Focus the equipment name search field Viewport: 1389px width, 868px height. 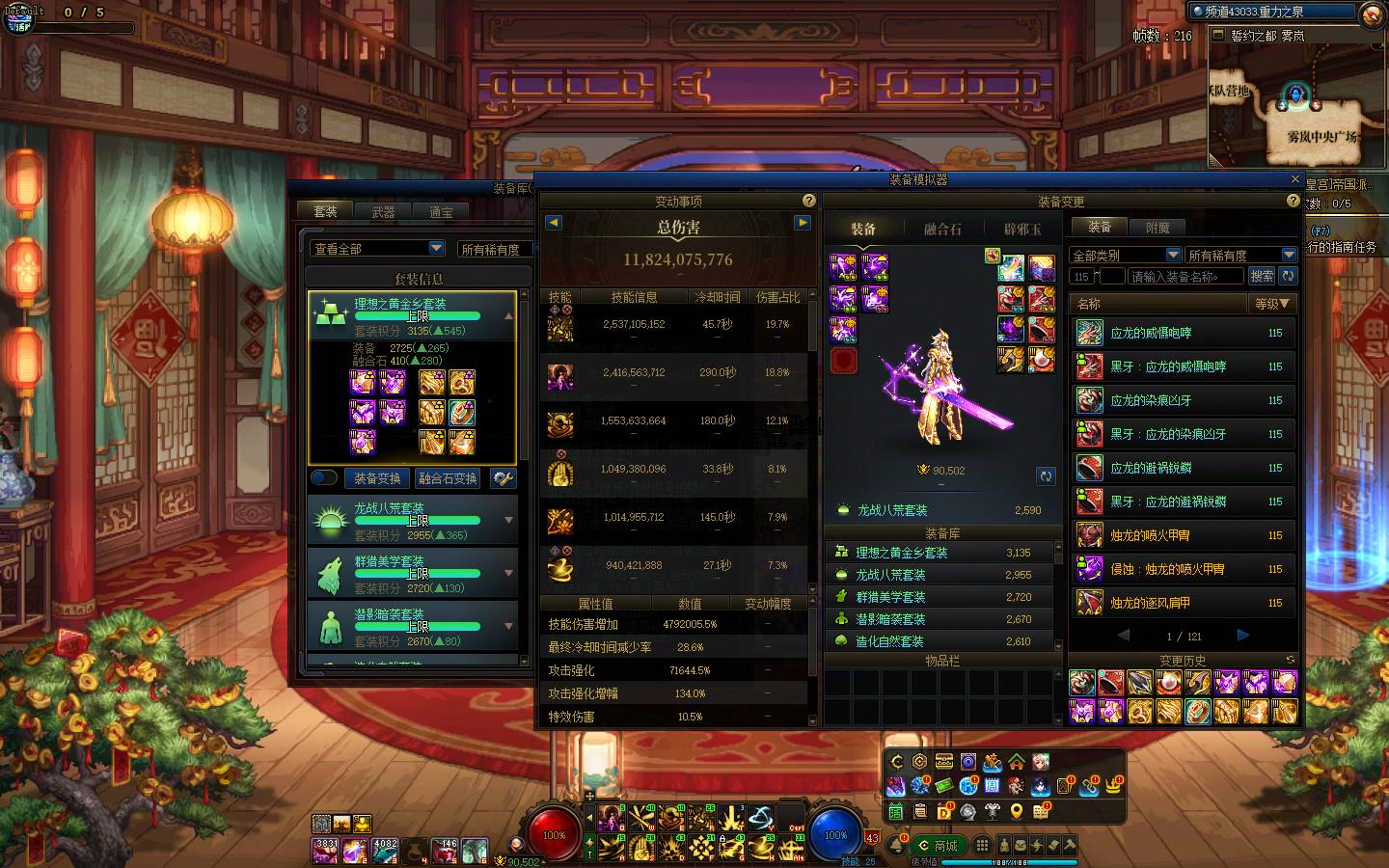1185,277
